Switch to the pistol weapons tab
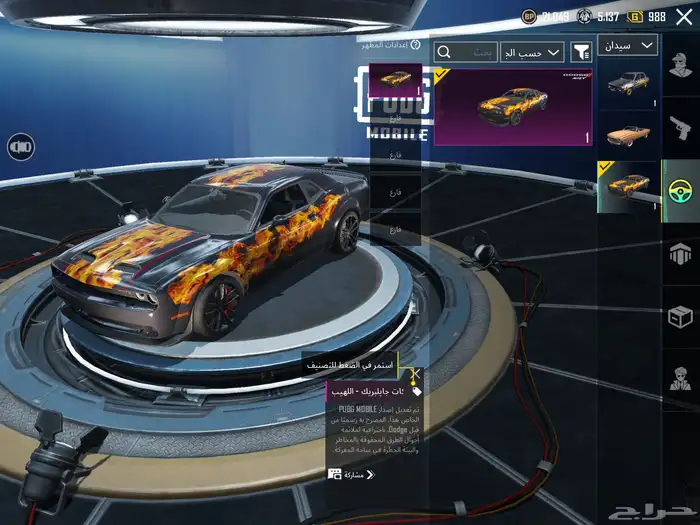This screenshot has width=700, height=525. point(681,126)
